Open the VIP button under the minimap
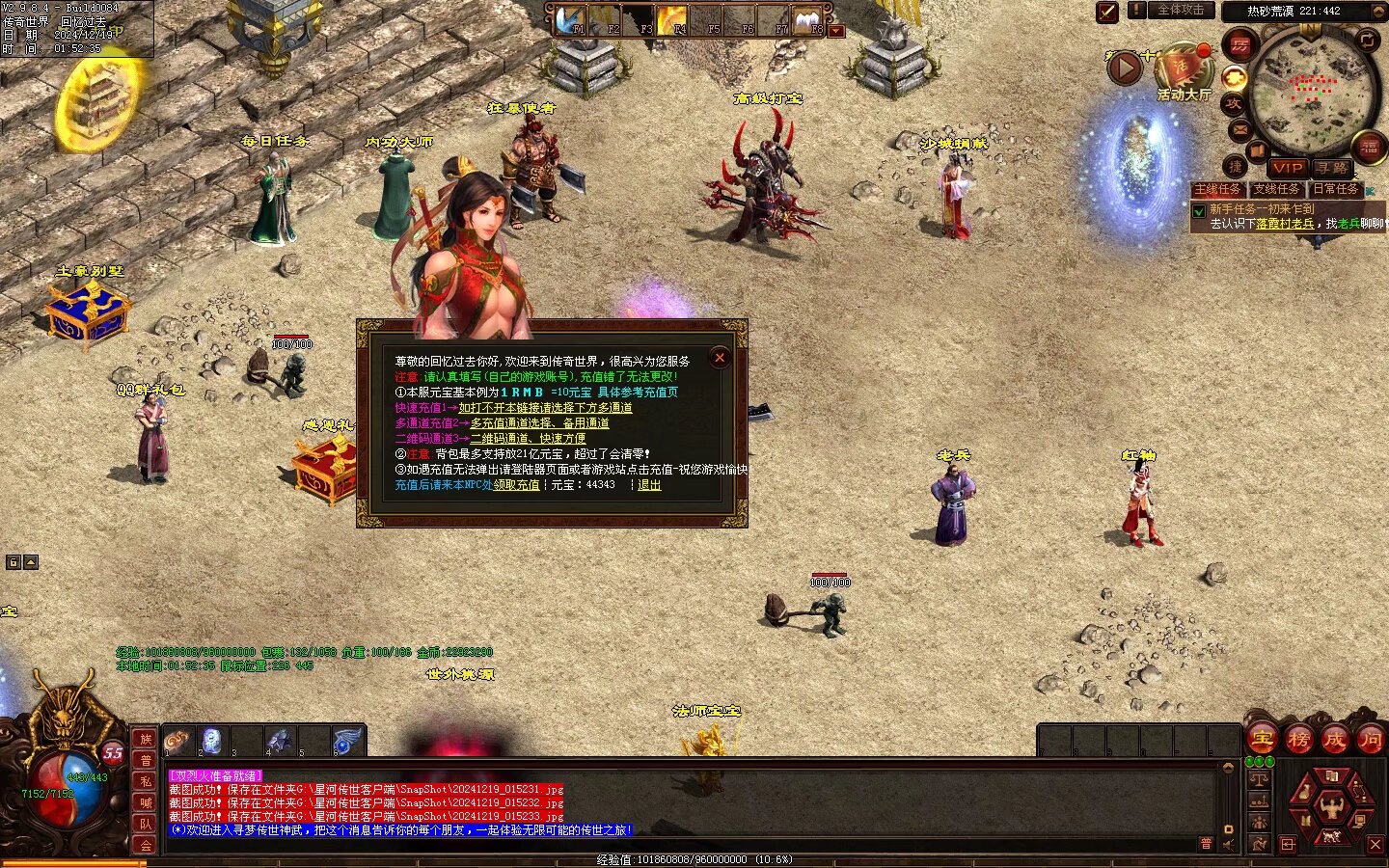 [1287, 168]
